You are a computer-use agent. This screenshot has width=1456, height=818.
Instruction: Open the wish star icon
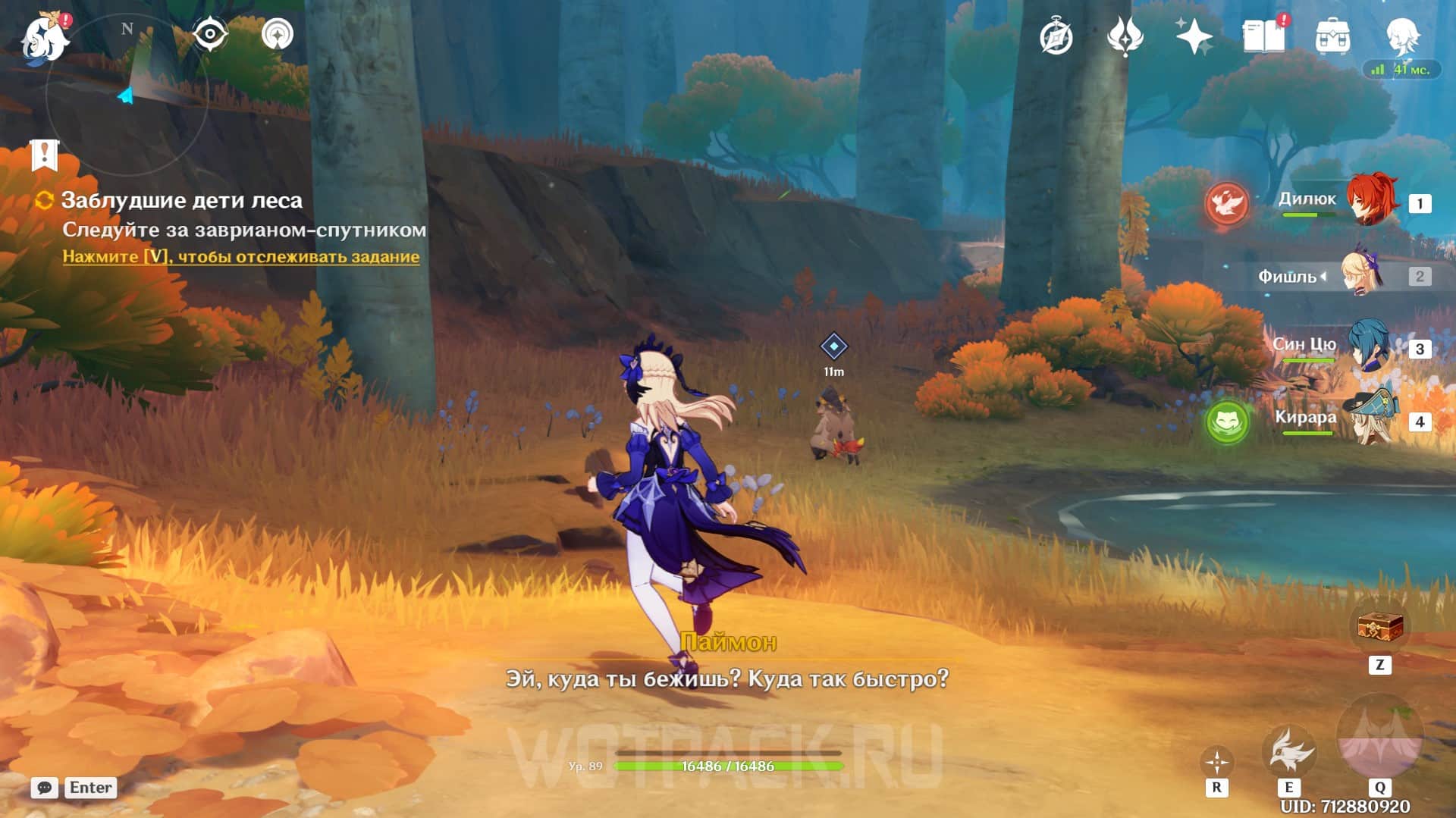tap(1193, 36)
